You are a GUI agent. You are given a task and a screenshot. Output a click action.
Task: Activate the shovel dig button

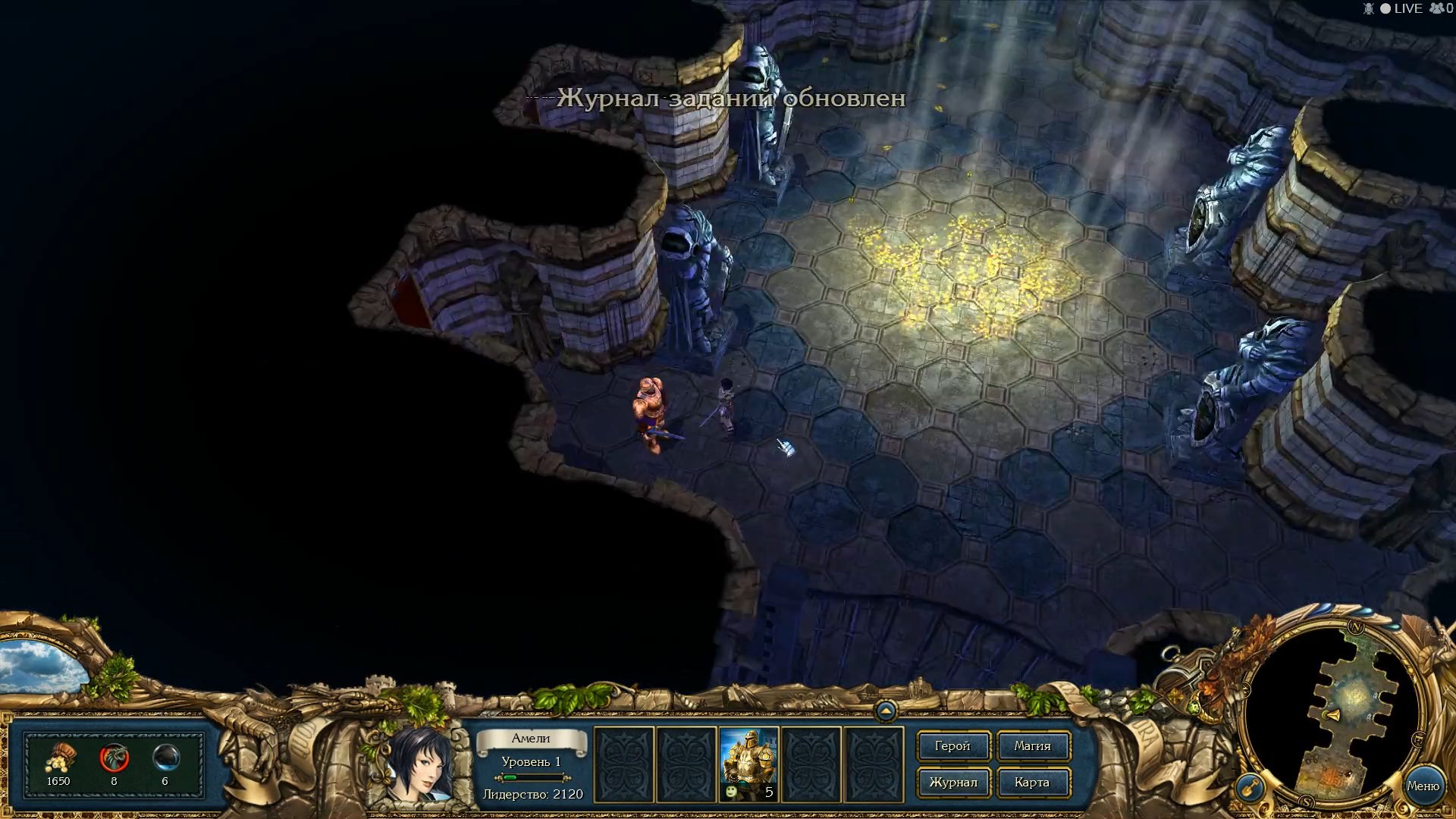(1249, 787)
